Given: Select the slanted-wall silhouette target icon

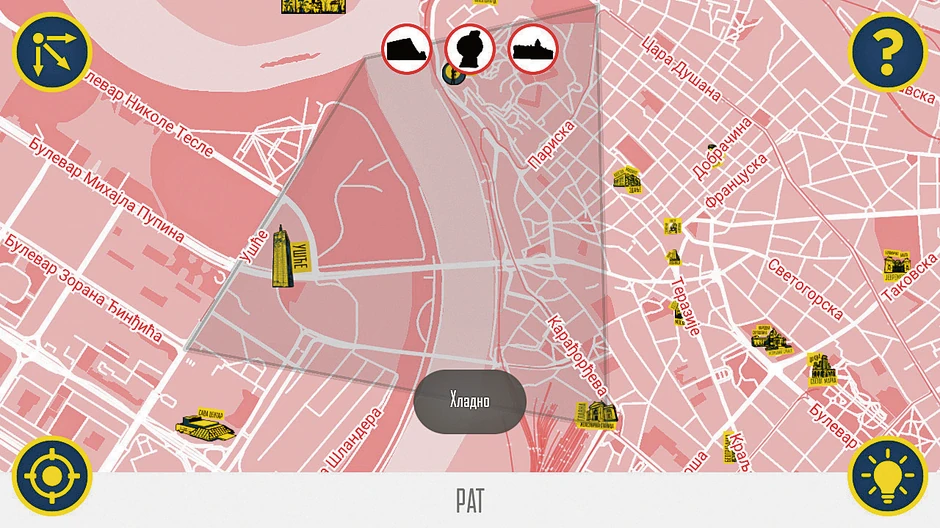Looking at the screenshot, I should click(x=408, y=46).
